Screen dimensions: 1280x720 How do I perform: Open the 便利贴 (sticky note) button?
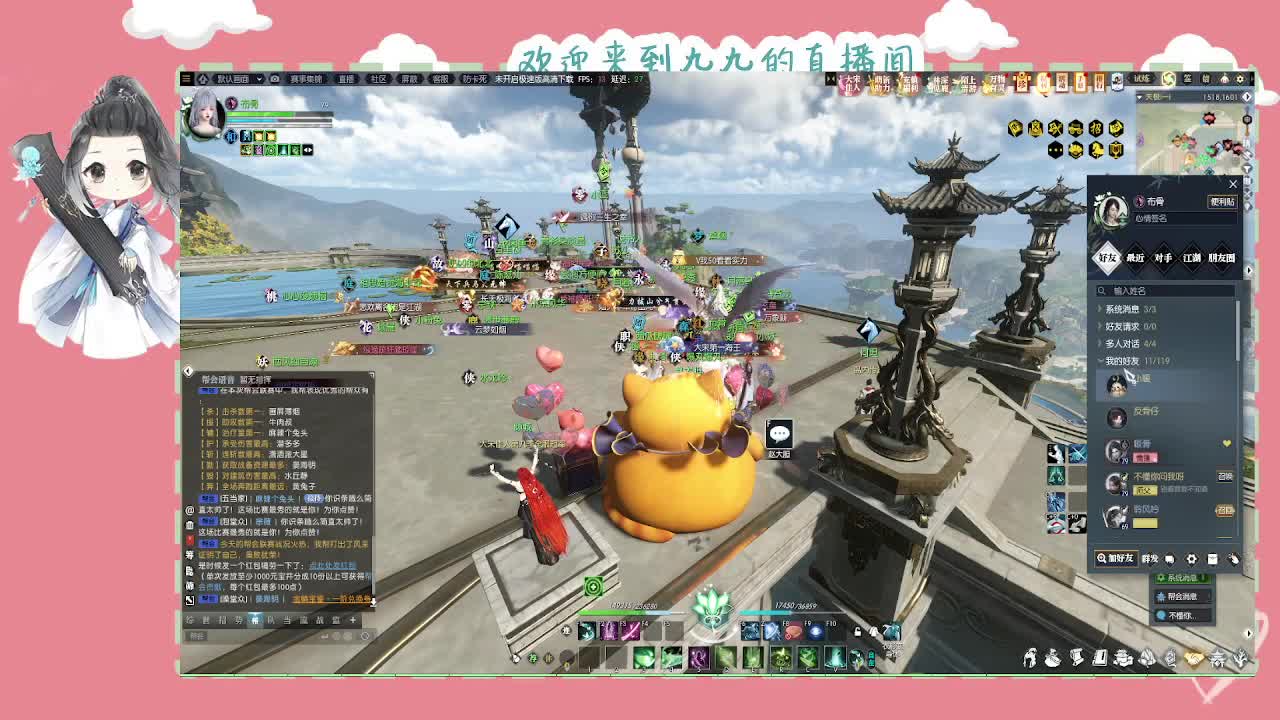click(x=1222, y=202)
